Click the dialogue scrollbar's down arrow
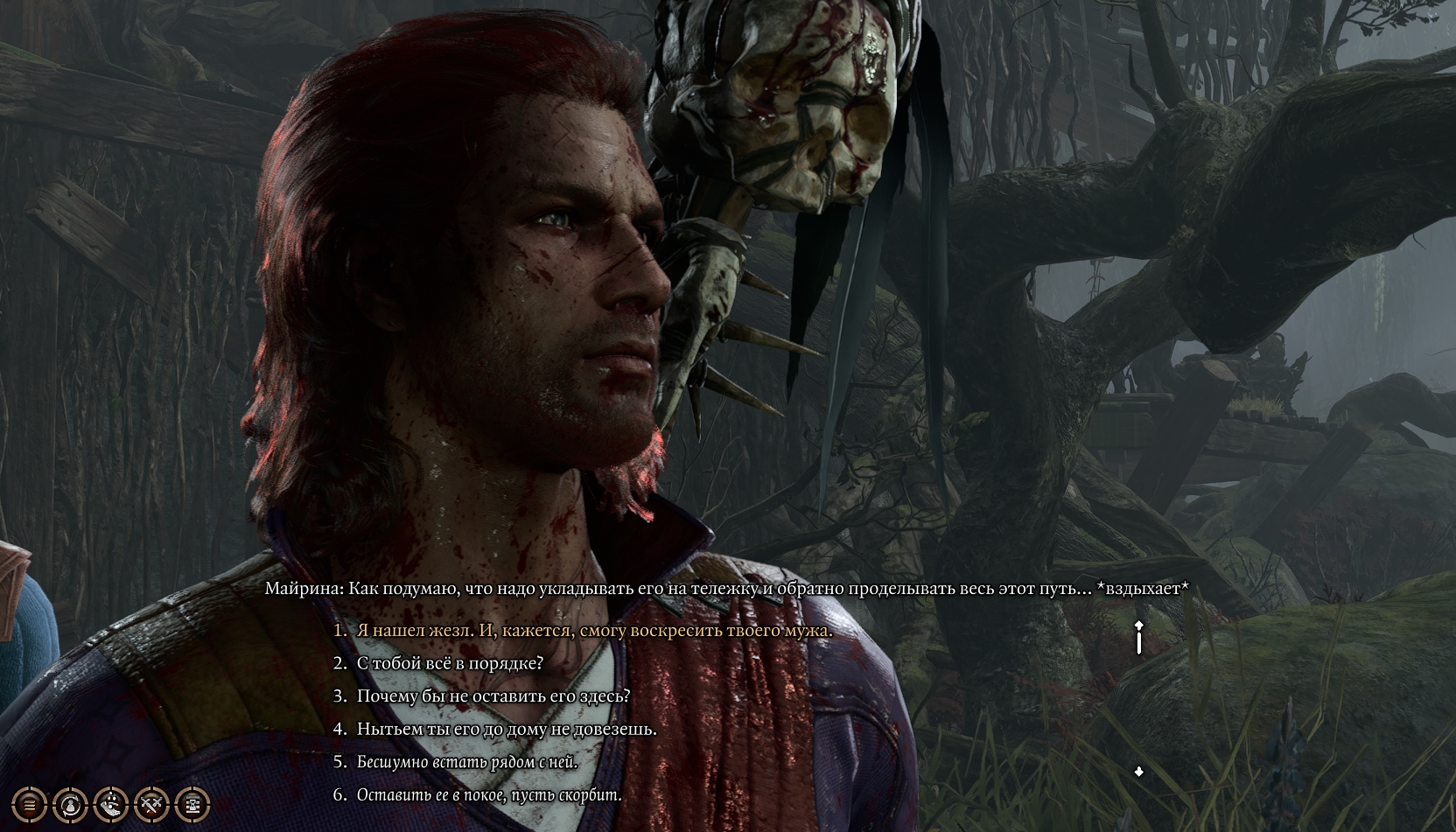The image size is (1456, 832). [1138, 772]
